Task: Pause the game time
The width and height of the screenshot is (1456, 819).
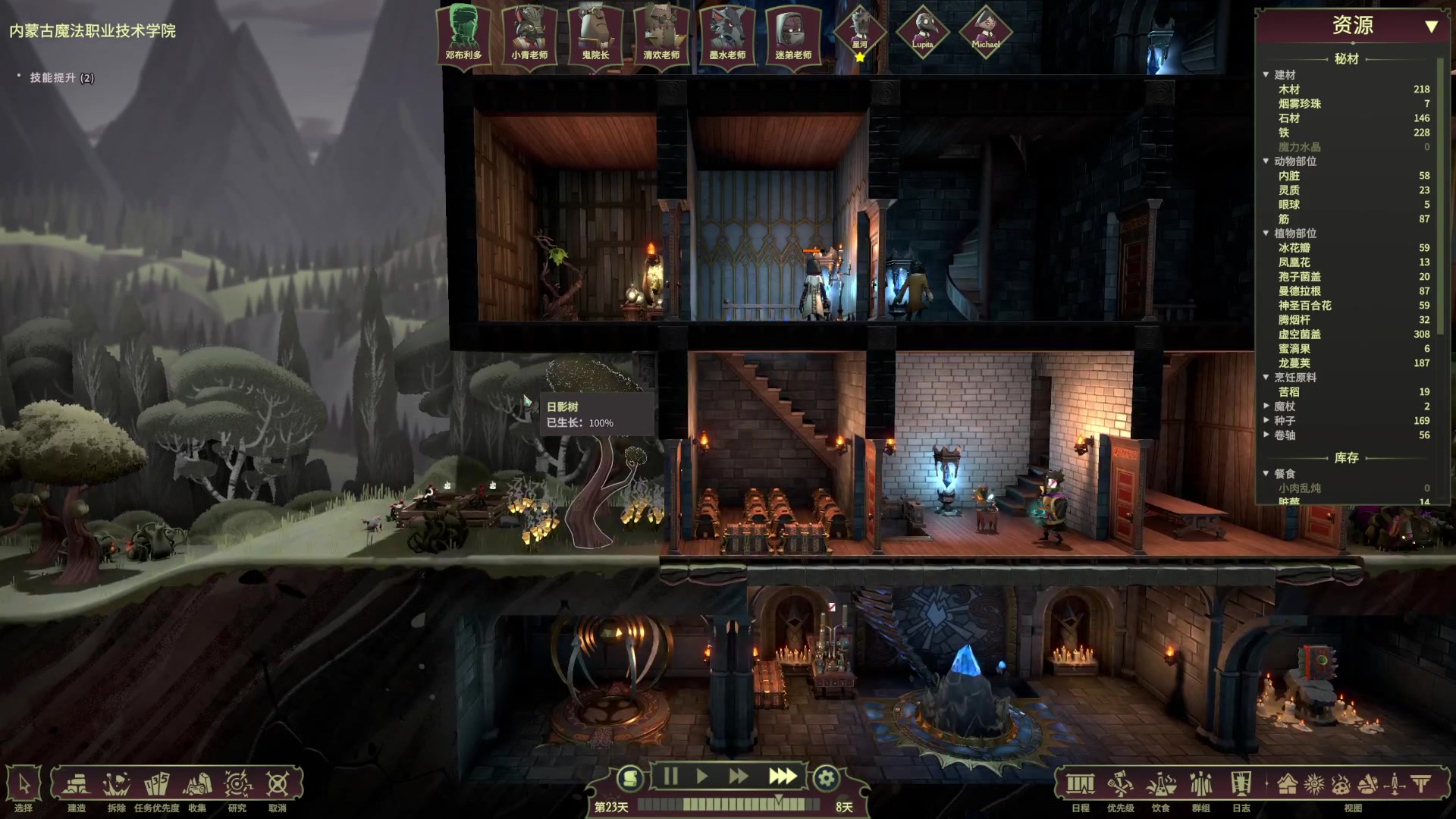Action: tap(670, 777)
